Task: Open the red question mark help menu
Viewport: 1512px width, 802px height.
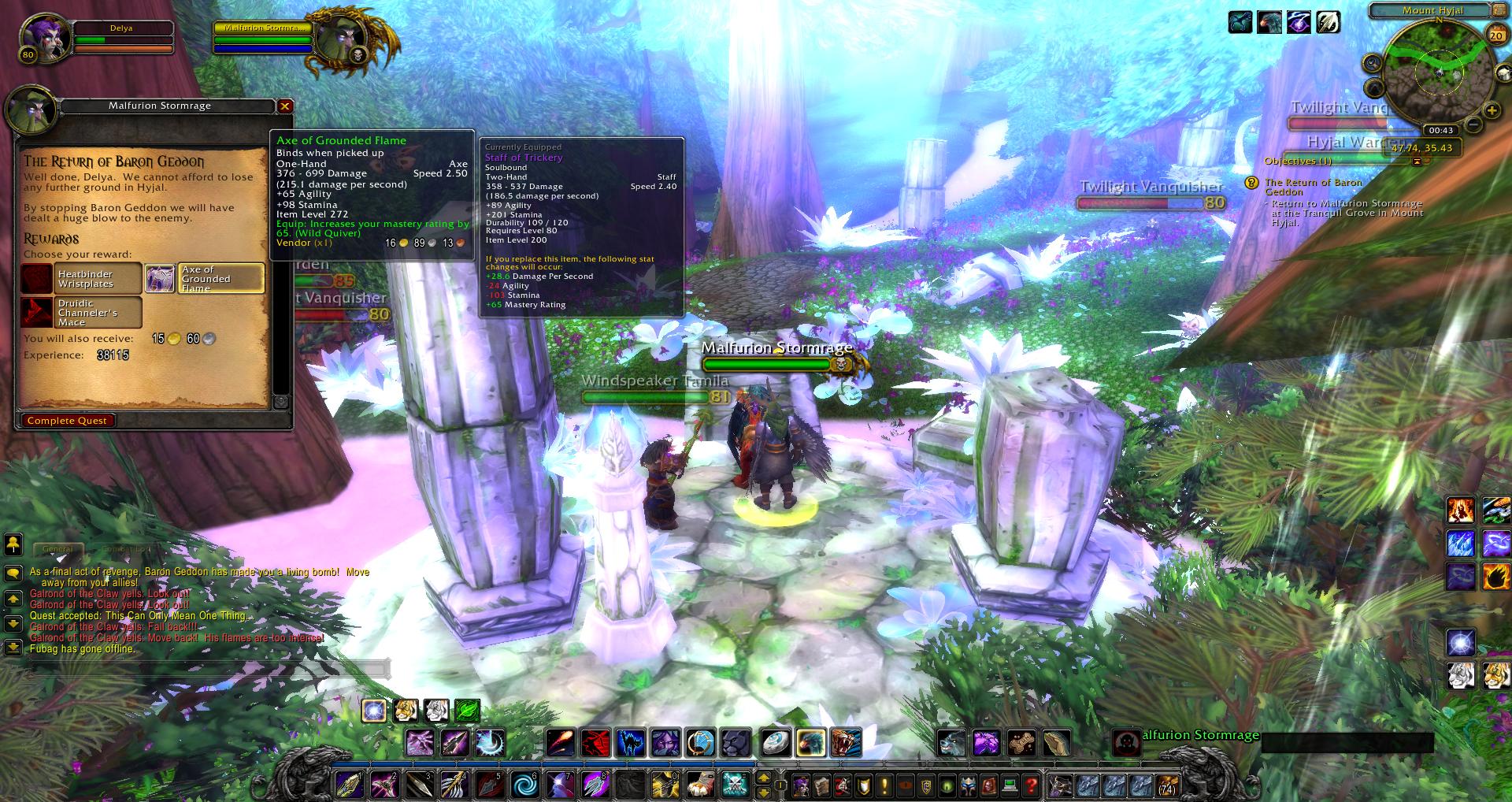Action: tap(1031, 785)
